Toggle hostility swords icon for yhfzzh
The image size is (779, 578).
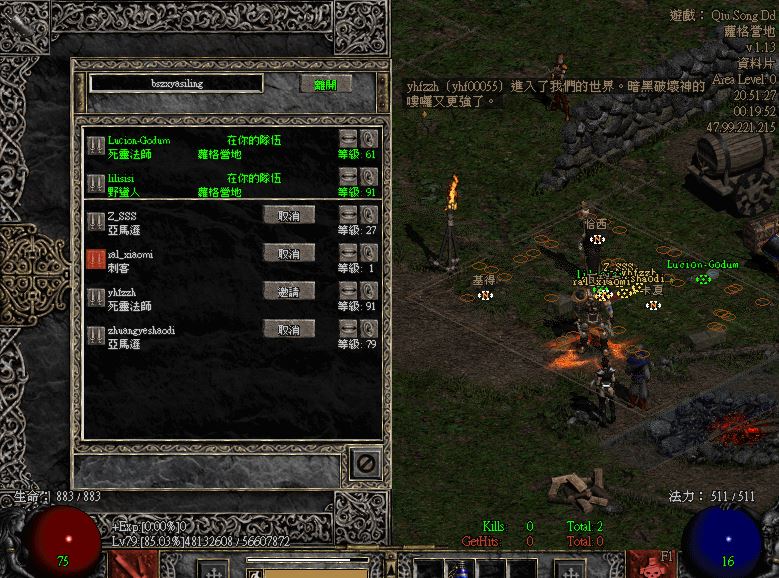click(96, 293)
